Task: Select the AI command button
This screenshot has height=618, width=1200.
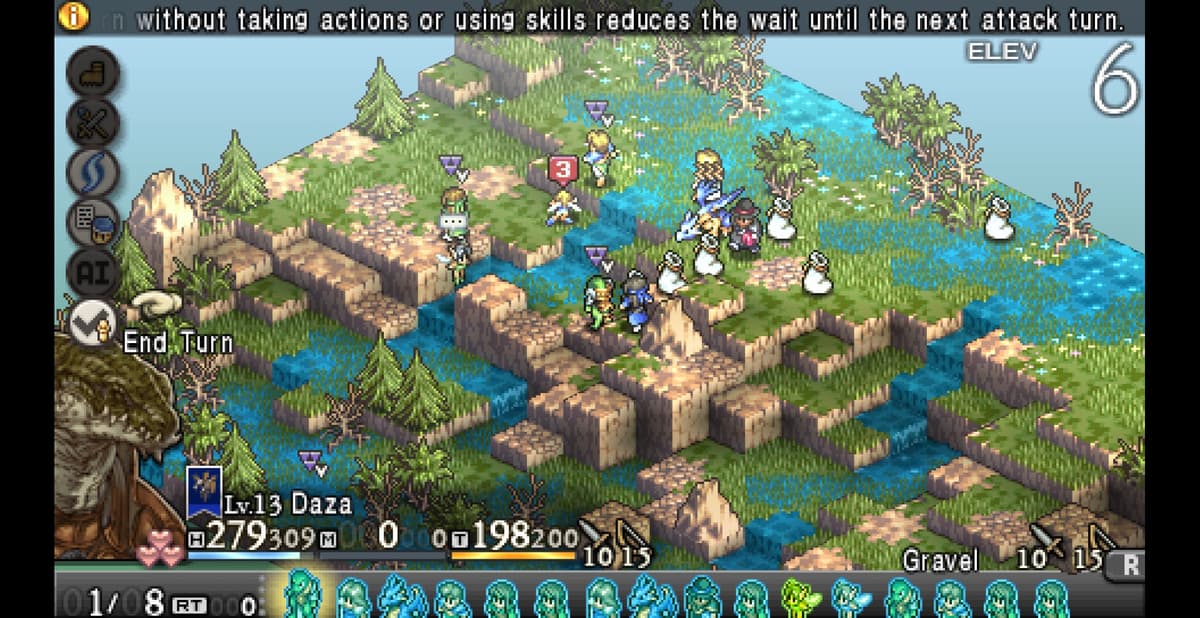Action: 93,272
